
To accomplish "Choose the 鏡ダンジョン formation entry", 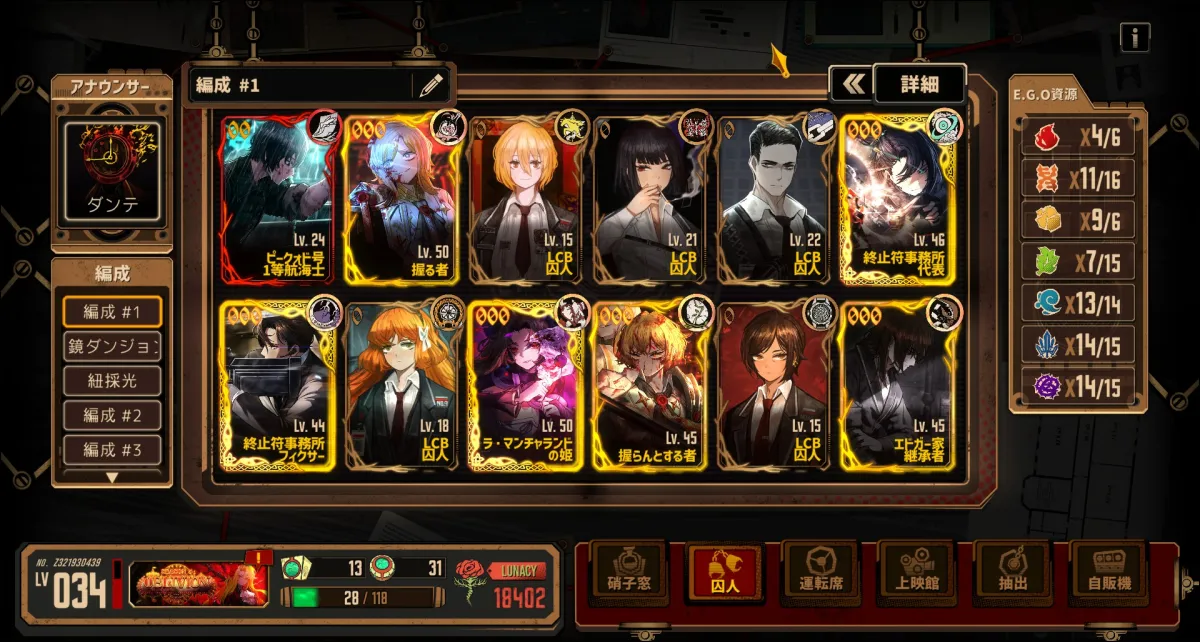I will click(111, 346).
